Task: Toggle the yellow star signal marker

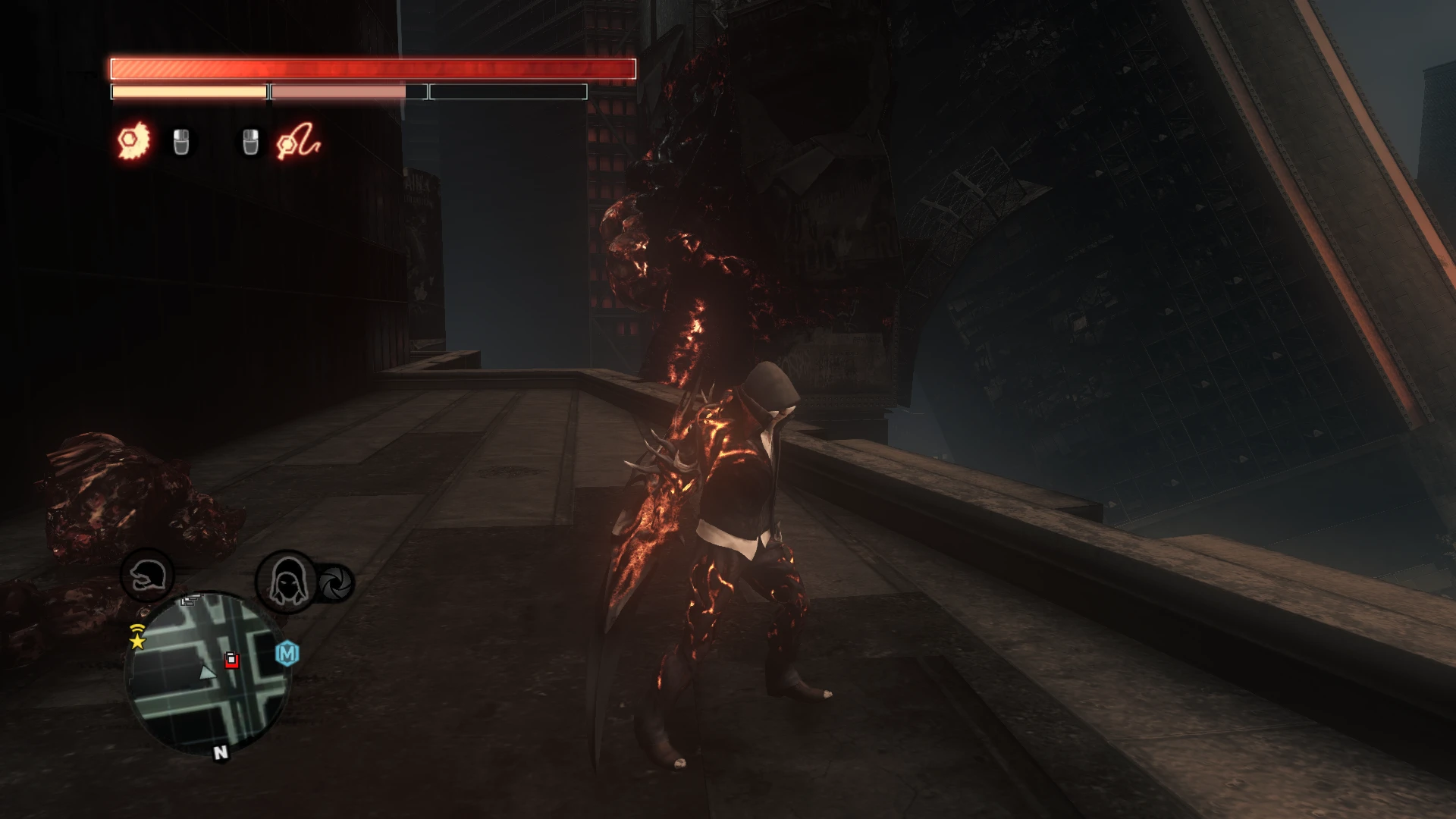Action: pyautogui.click(x=136, y=643)
